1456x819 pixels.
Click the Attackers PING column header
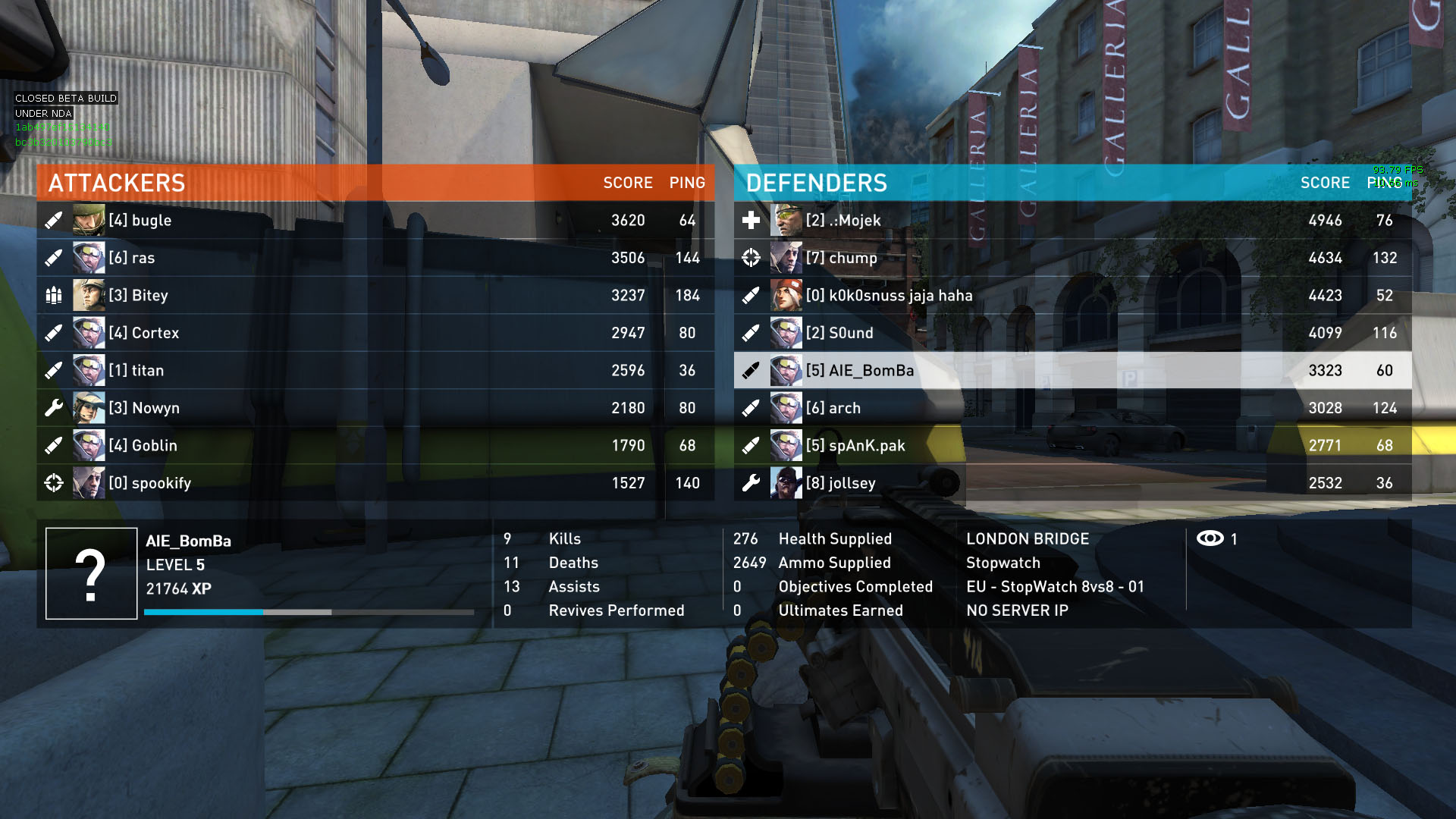(687, 183)
